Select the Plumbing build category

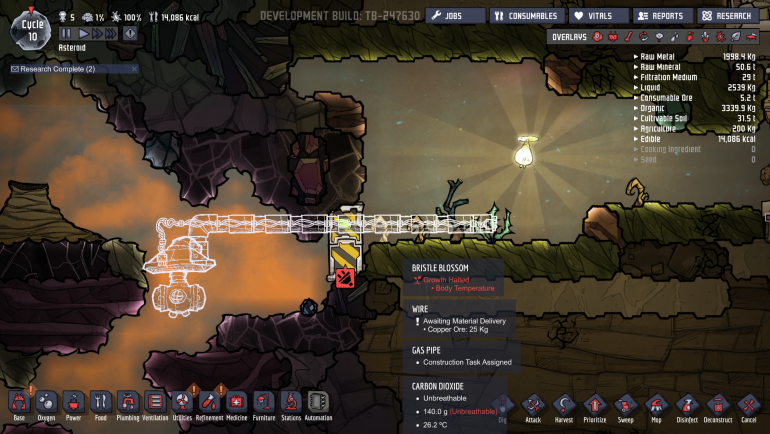point(127,403)
